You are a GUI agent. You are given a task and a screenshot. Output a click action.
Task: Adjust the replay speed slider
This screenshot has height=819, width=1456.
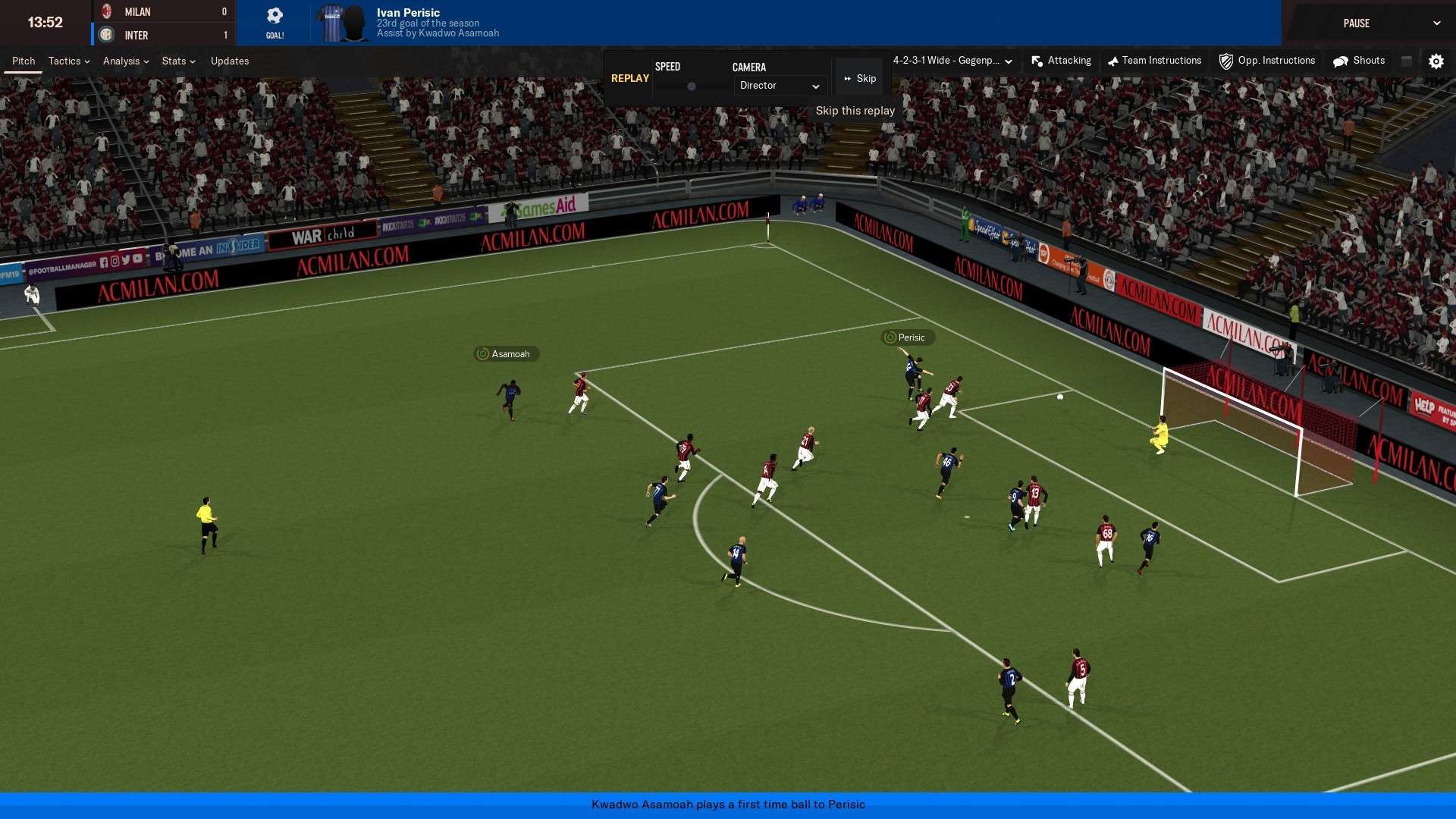692,86
